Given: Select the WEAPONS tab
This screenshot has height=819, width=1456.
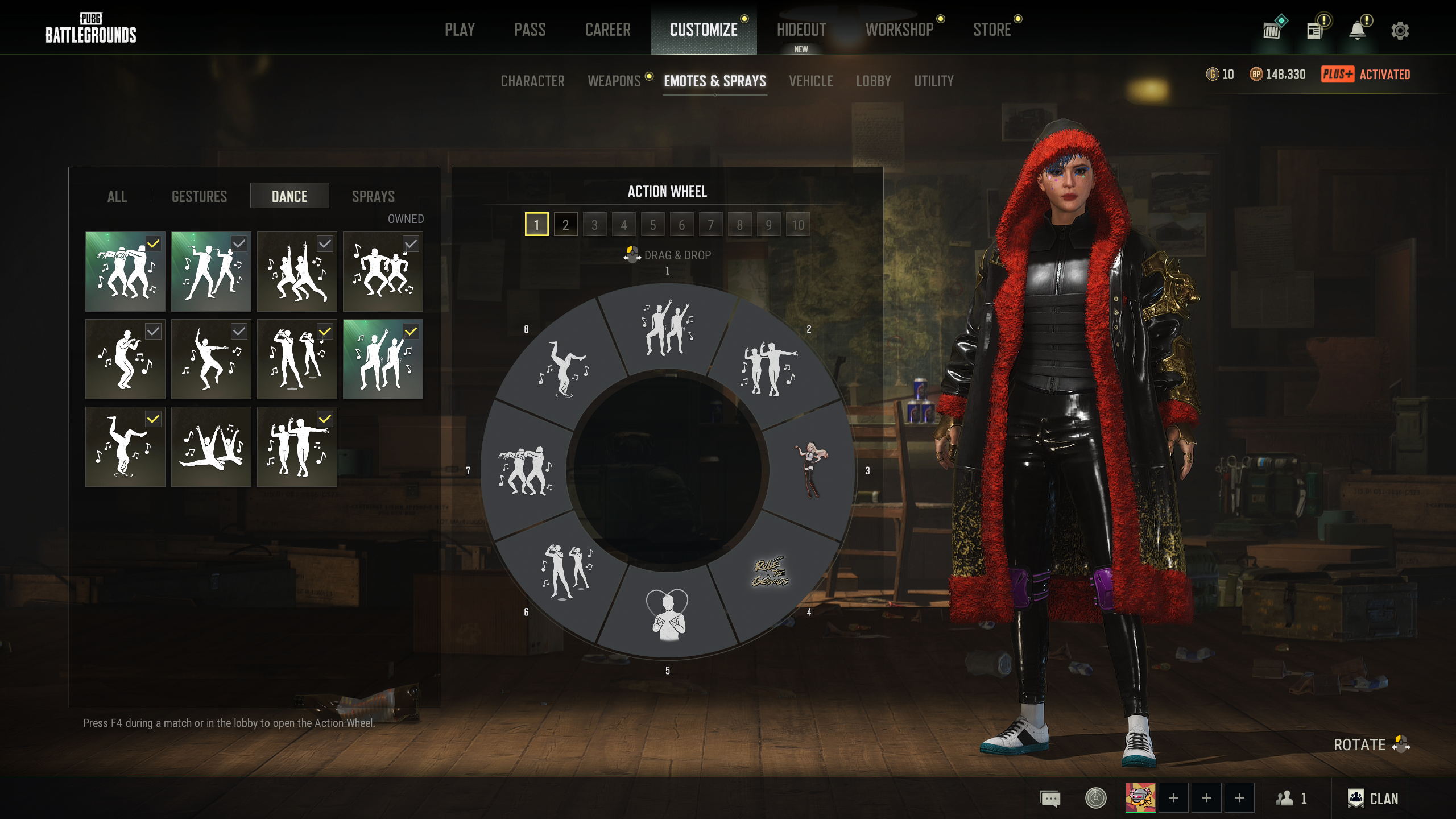Looking at the screenshot, I should [x=614, y=81].
